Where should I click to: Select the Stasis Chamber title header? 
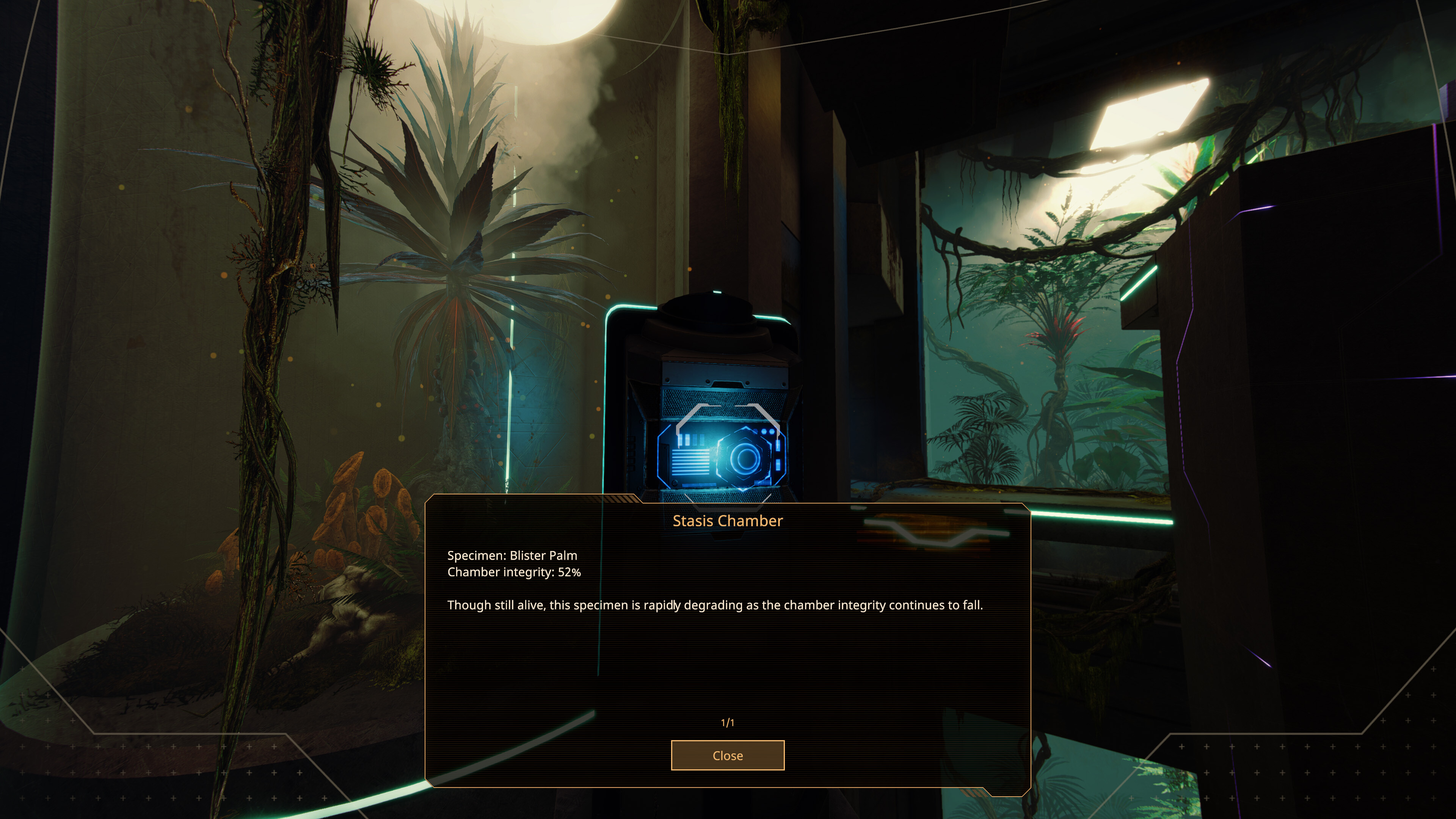(x=728, y=521)
